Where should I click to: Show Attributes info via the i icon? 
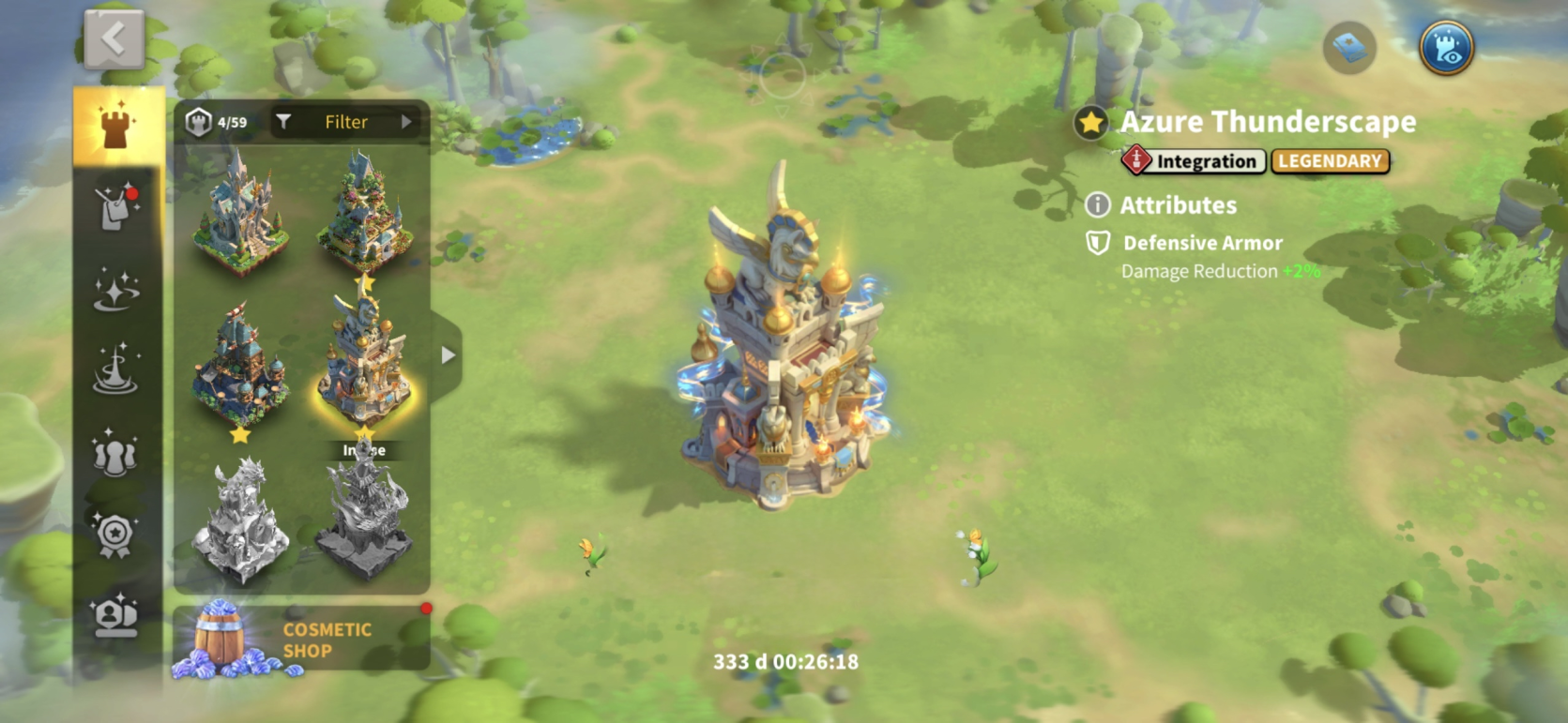(x=1097, y=204)
